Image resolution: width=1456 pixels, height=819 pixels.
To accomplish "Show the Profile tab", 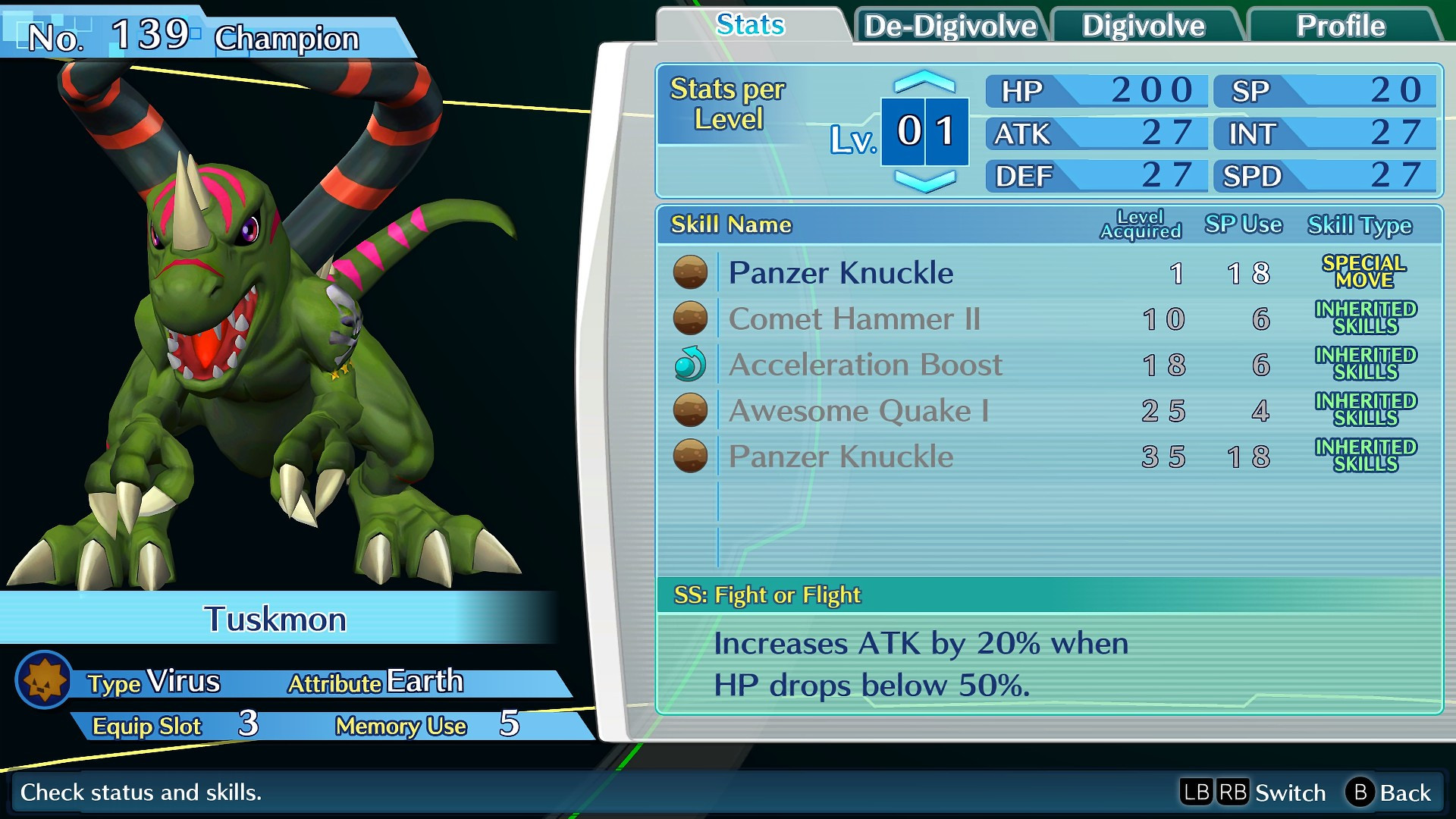I will (1340, 27).
